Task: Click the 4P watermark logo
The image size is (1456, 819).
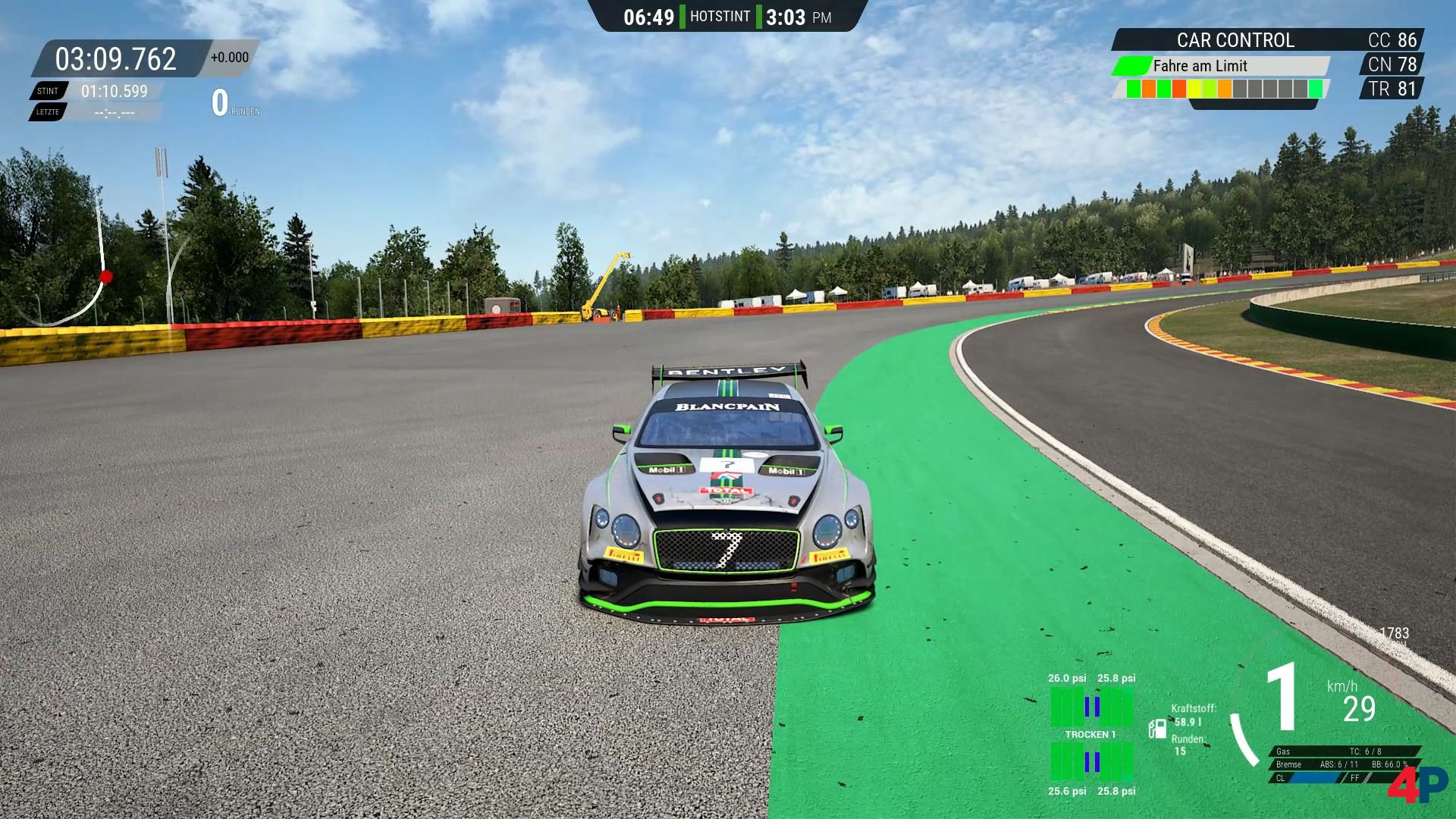Action: click(1417, 784)
